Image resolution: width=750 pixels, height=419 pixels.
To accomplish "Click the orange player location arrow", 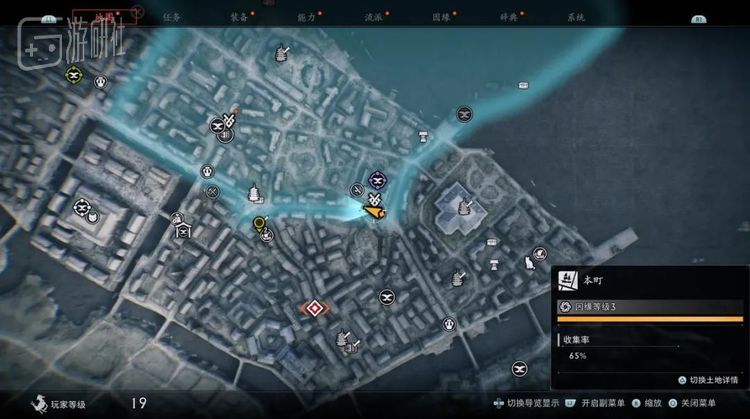I will point(373,208).
